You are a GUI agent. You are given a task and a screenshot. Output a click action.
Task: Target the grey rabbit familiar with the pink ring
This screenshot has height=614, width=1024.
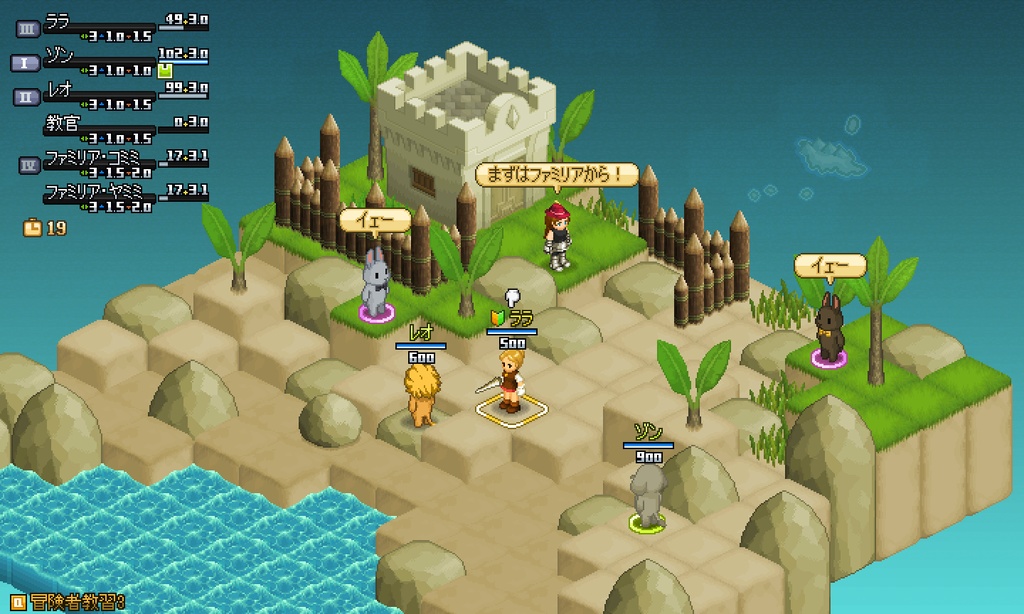point(375,284)
